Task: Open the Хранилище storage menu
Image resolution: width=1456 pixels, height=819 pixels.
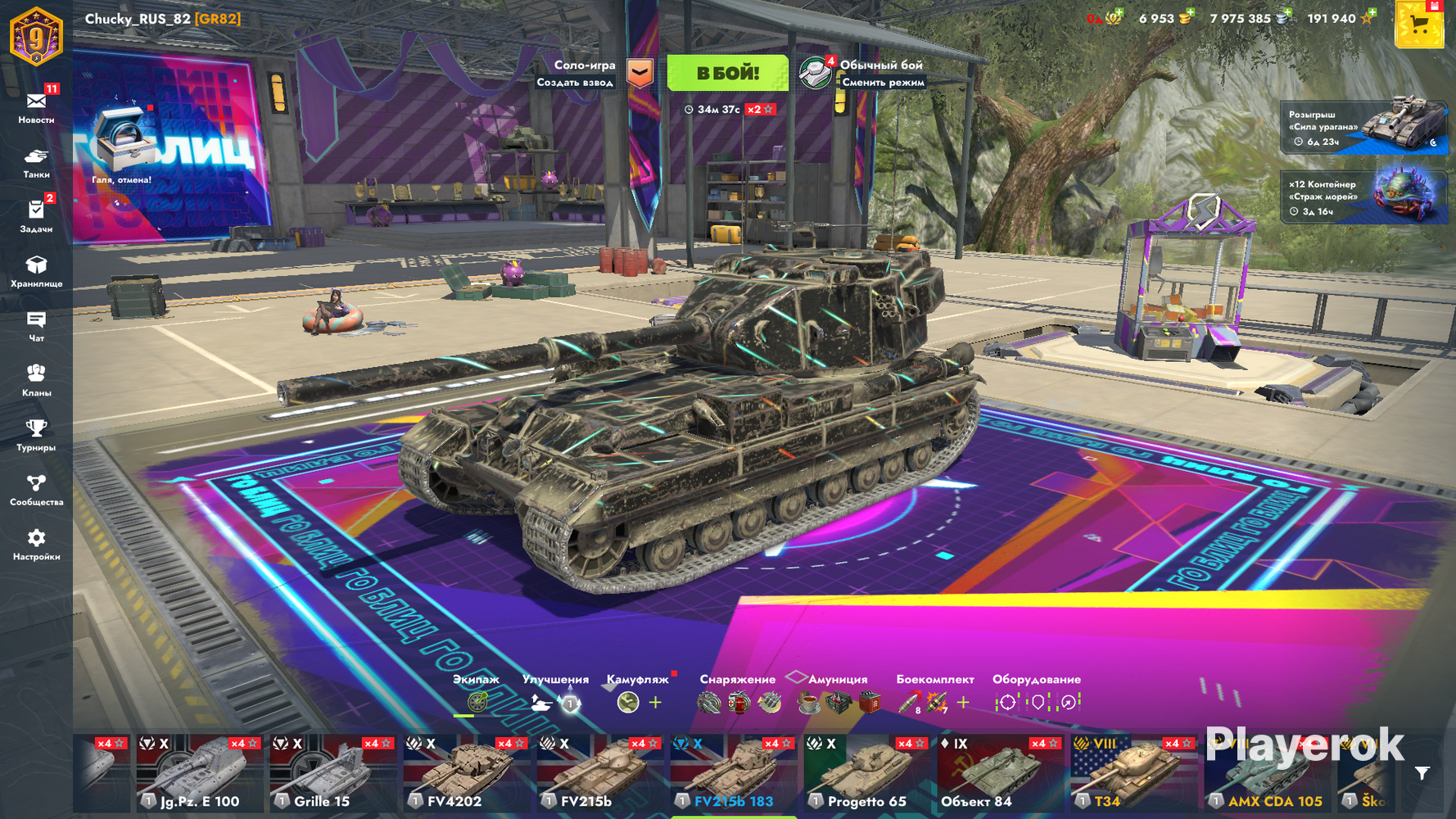Action: click(36, 271)
